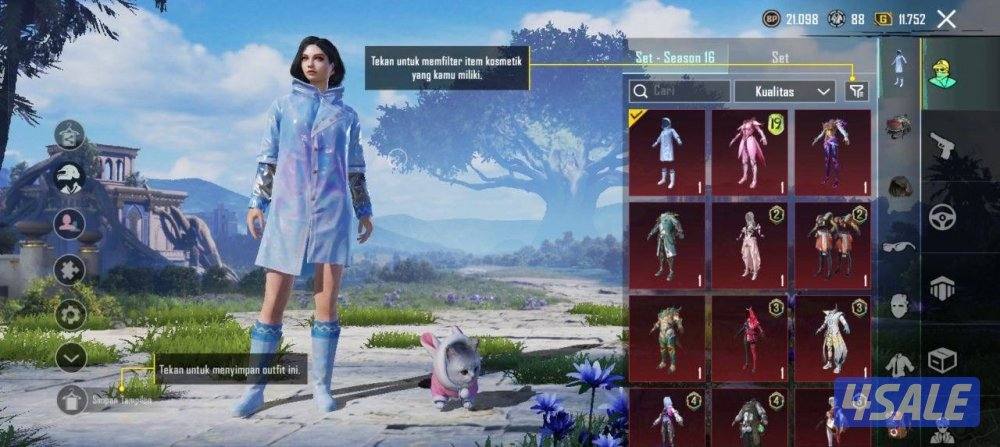Select the blue raincoat outfit set
This screenshot has height=447, width=1000.
(667, 152)
